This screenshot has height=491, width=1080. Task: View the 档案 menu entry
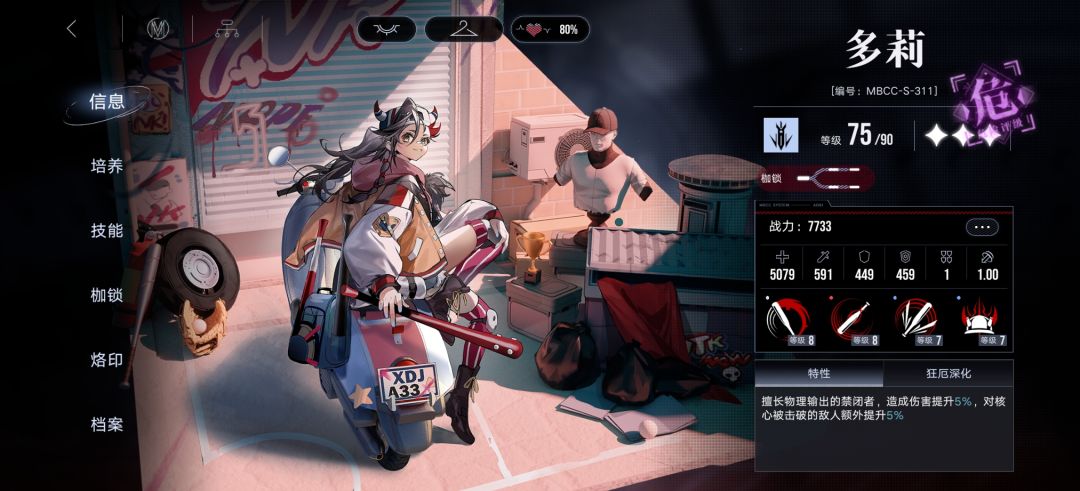tap(107, 425)
